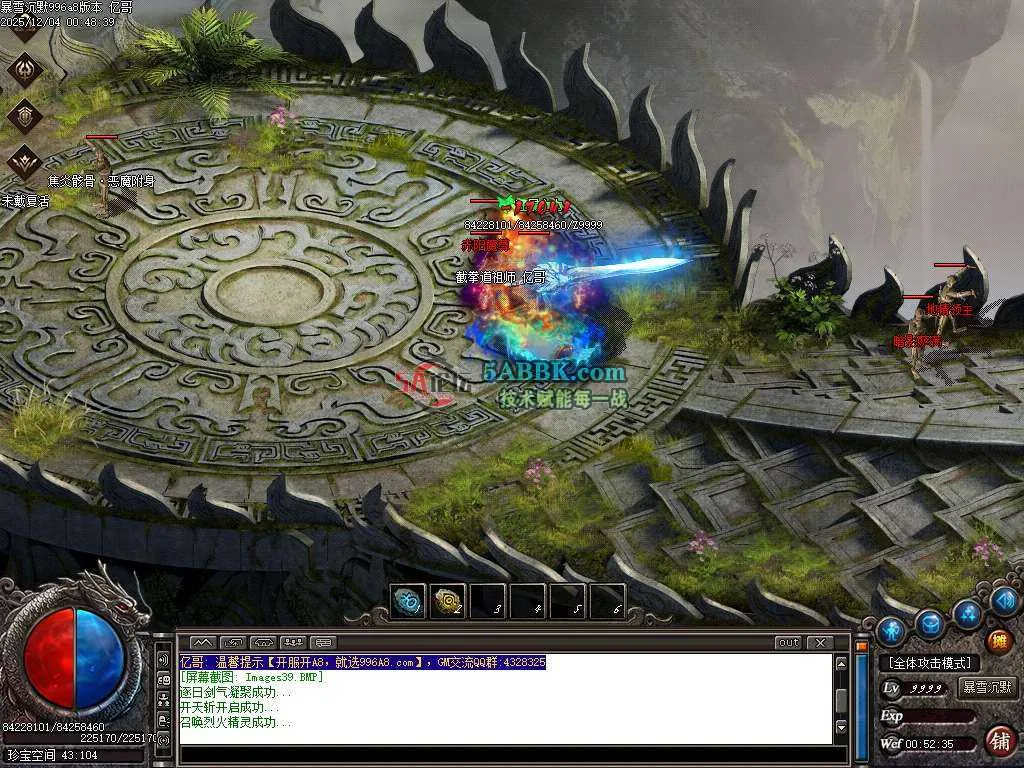This screenshot has width=1024, height=768.
Task: Open the red 铺 shop button
Action: pos(998,741)
